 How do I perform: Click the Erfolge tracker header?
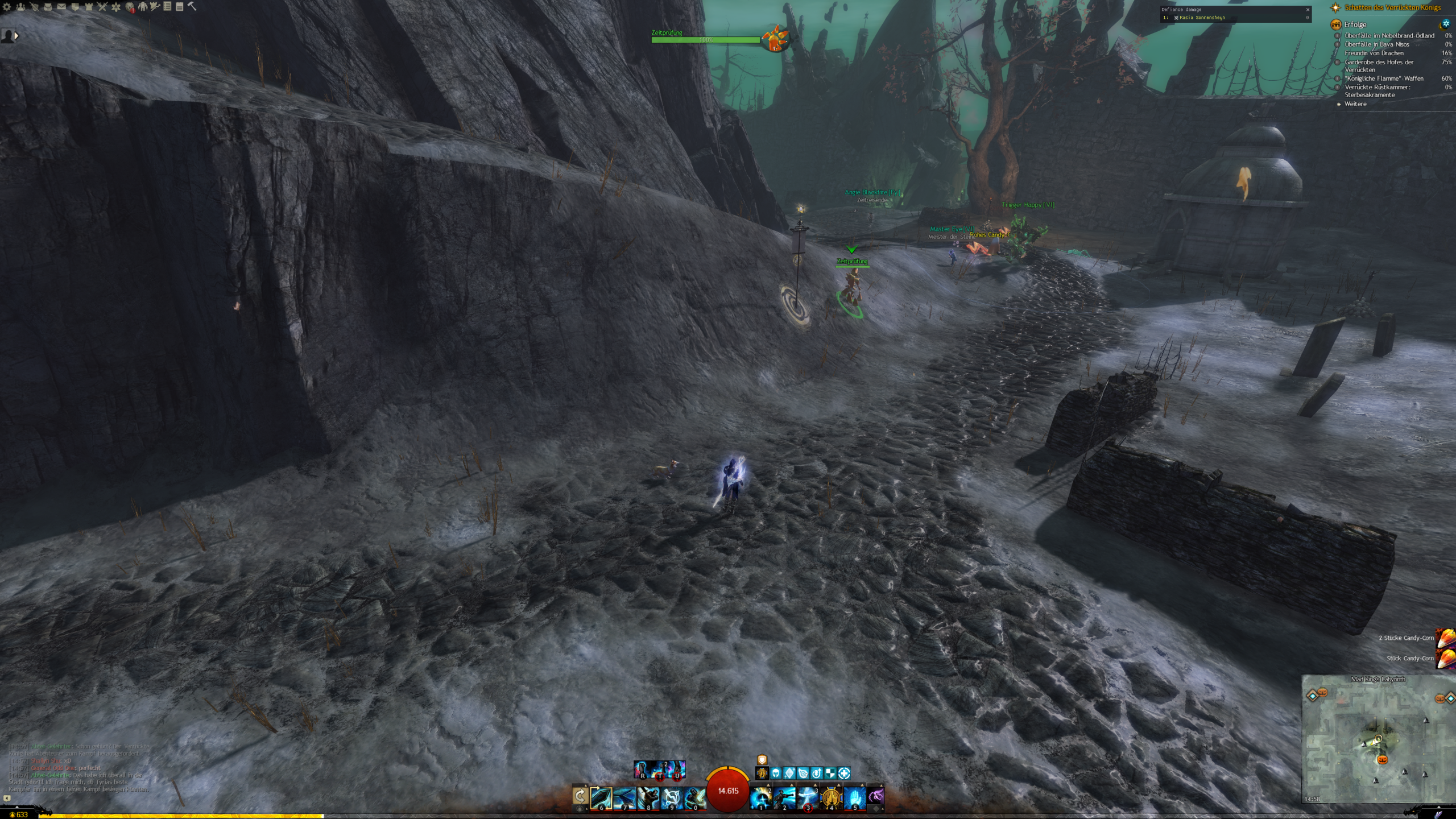(x=1355, y=24)
